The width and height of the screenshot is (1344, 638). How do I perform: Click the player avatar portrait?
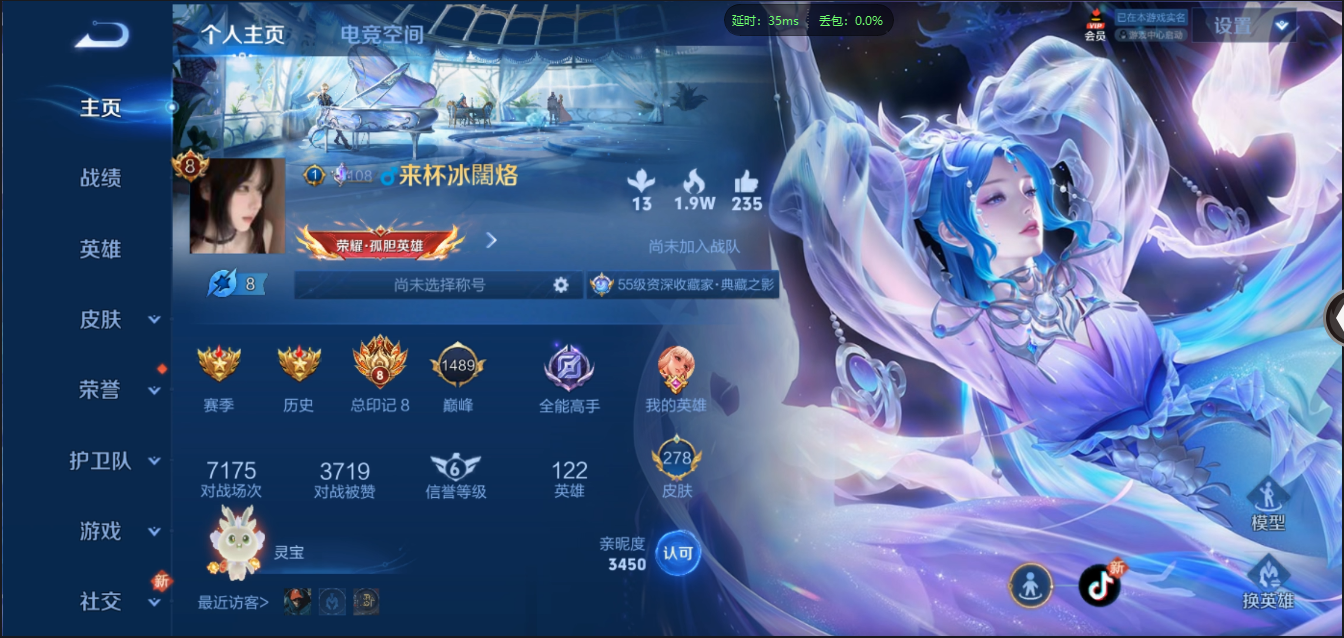pos(237,205)
